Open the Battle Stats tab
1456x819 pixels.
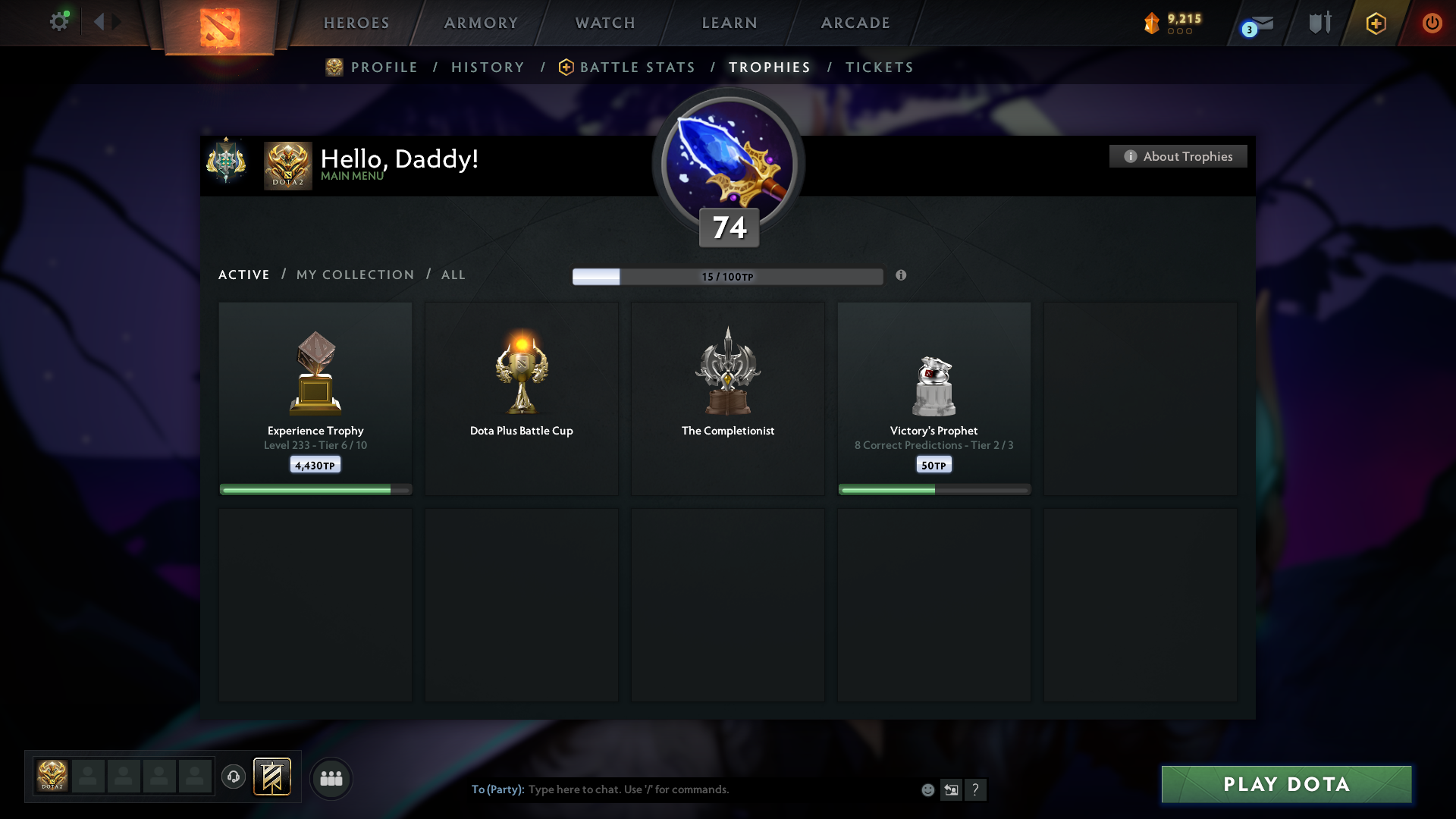[637, 67]
